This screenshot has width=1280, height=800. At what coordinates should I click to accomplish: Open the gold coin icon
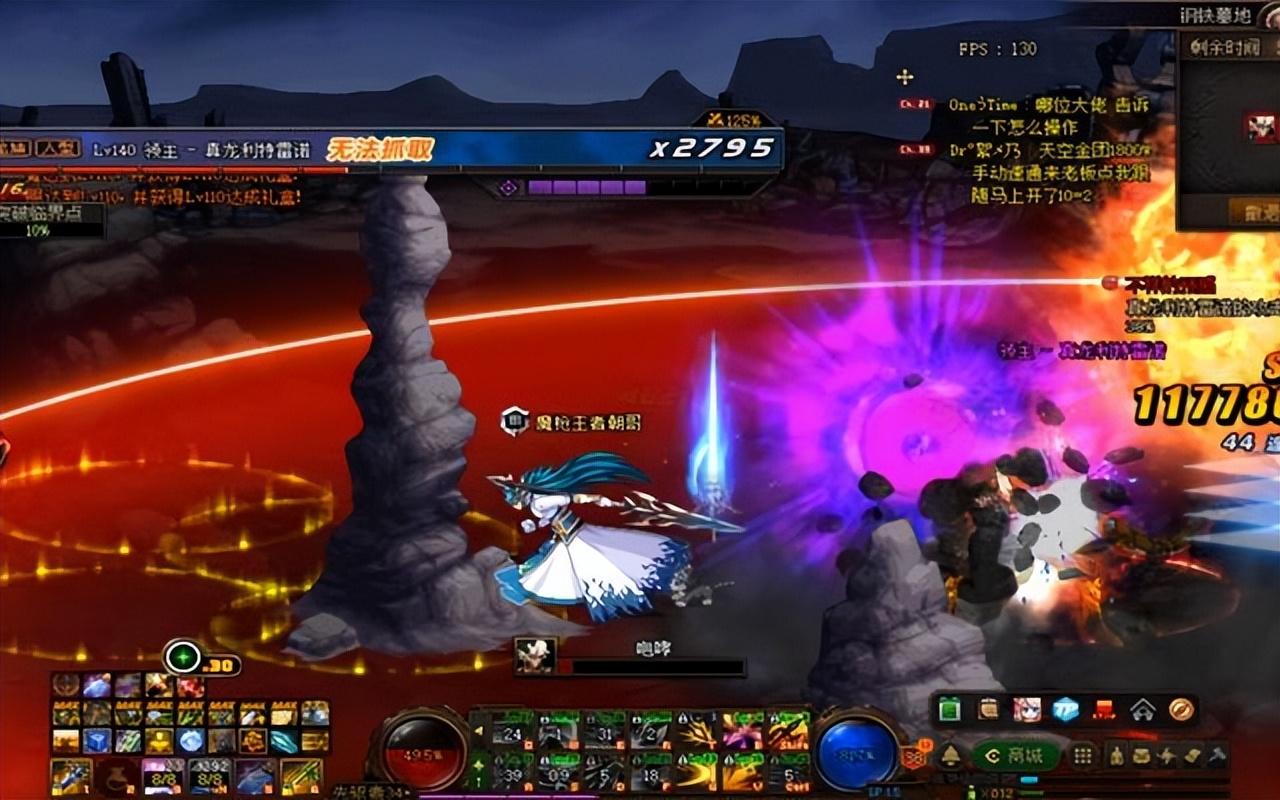coord(1181,709)
